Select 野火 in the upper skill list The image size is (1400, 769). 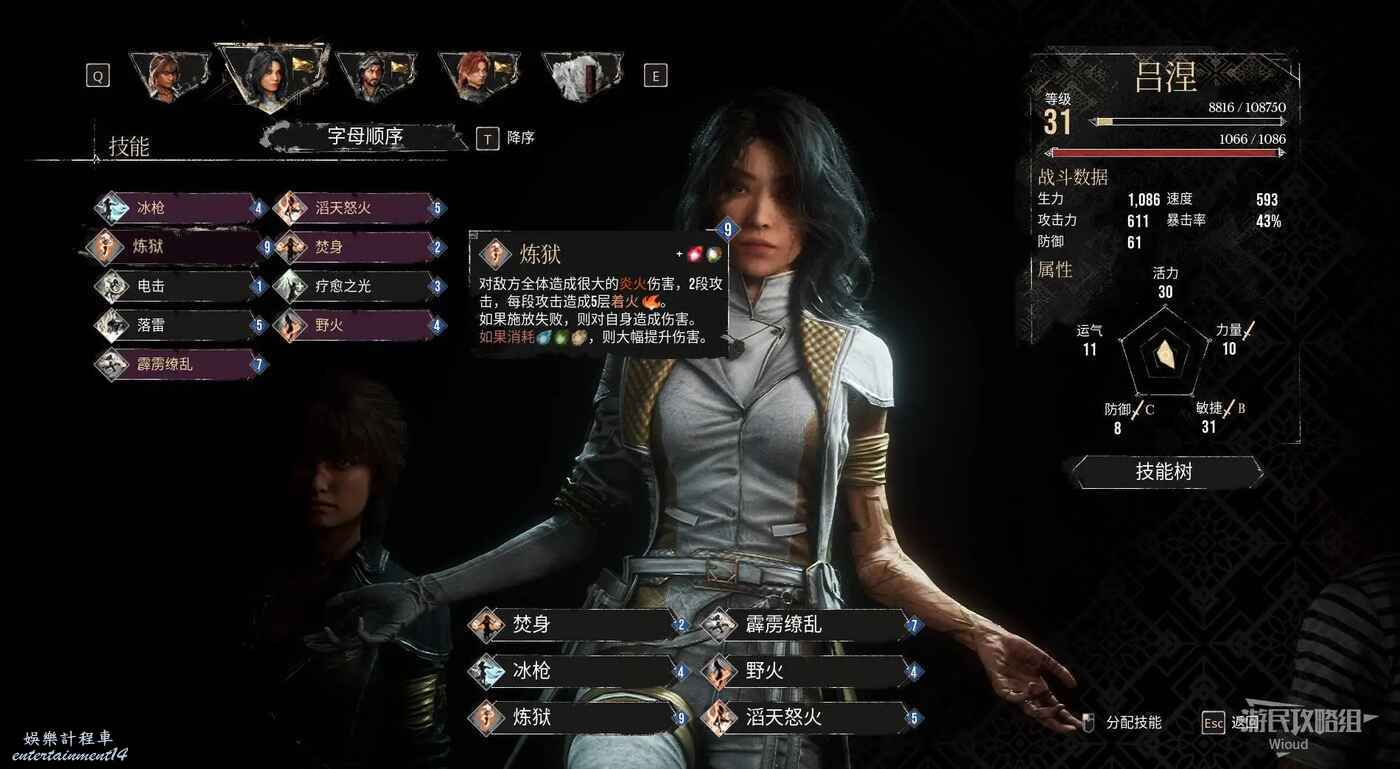coord(355,325)
